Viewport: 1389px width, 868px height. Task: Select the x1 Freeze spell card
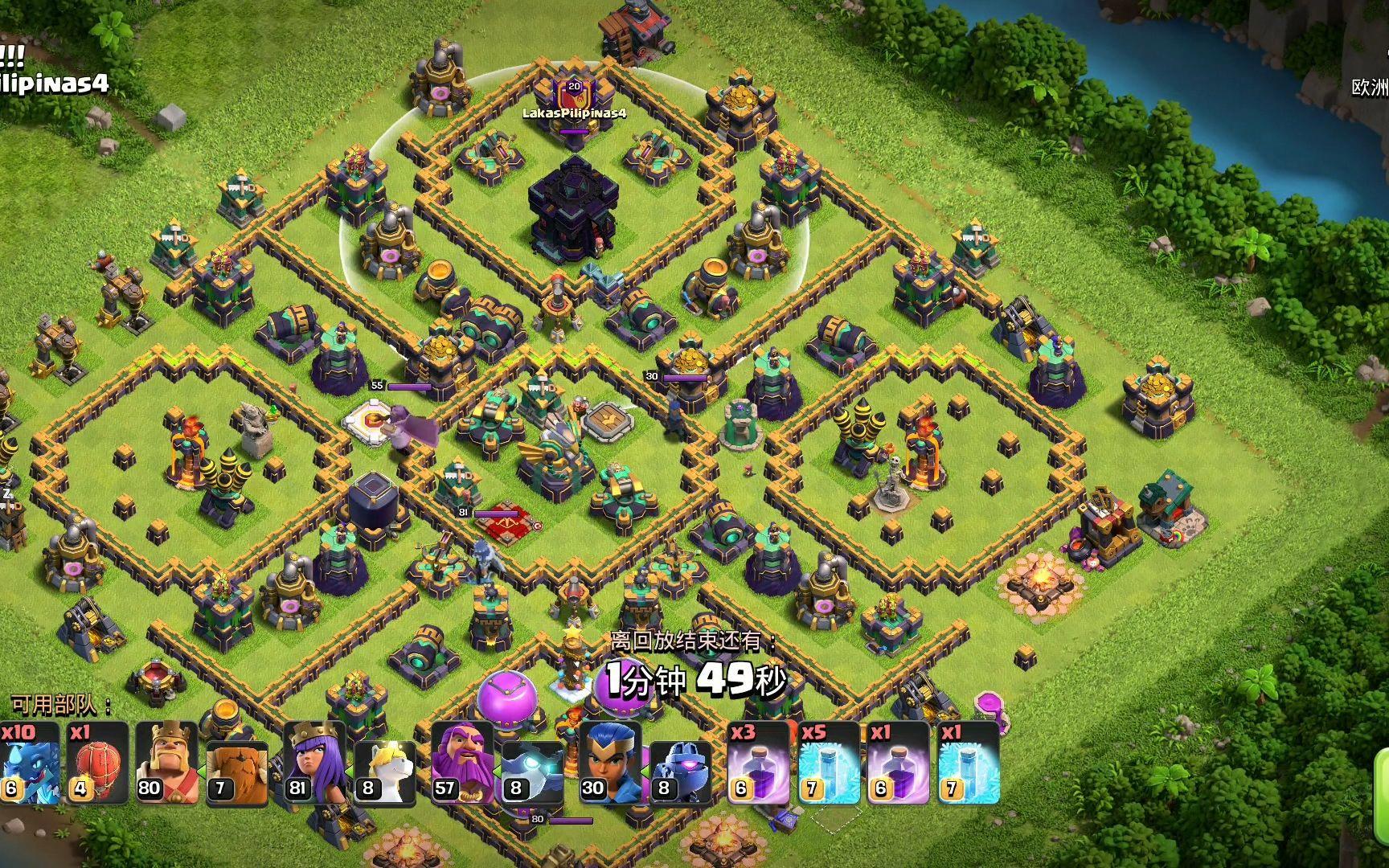tap(968, 764)
